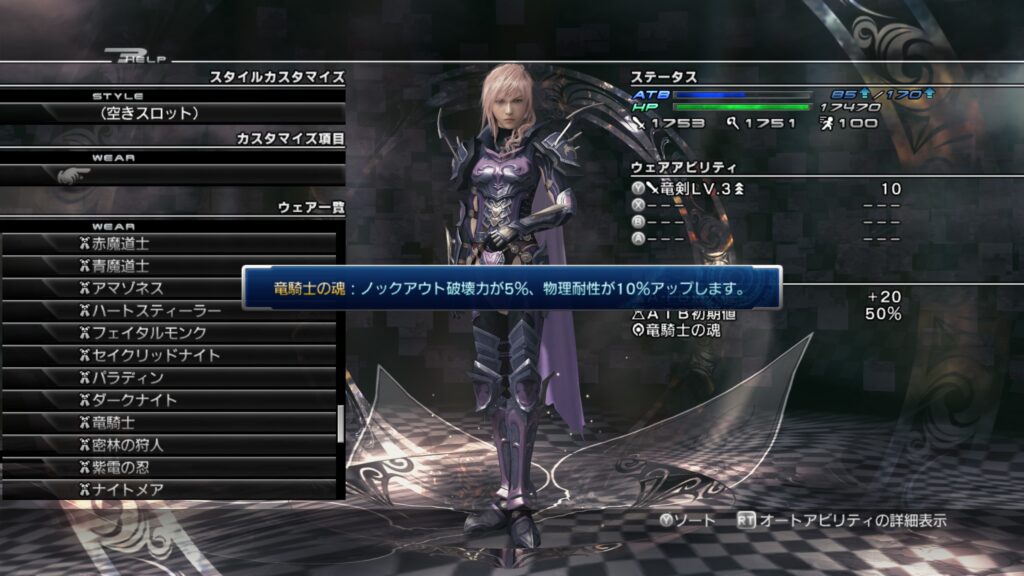Select the セイクリッドナイト garb
Viewport: 1024px width, 576px height.
click(170, 355)
